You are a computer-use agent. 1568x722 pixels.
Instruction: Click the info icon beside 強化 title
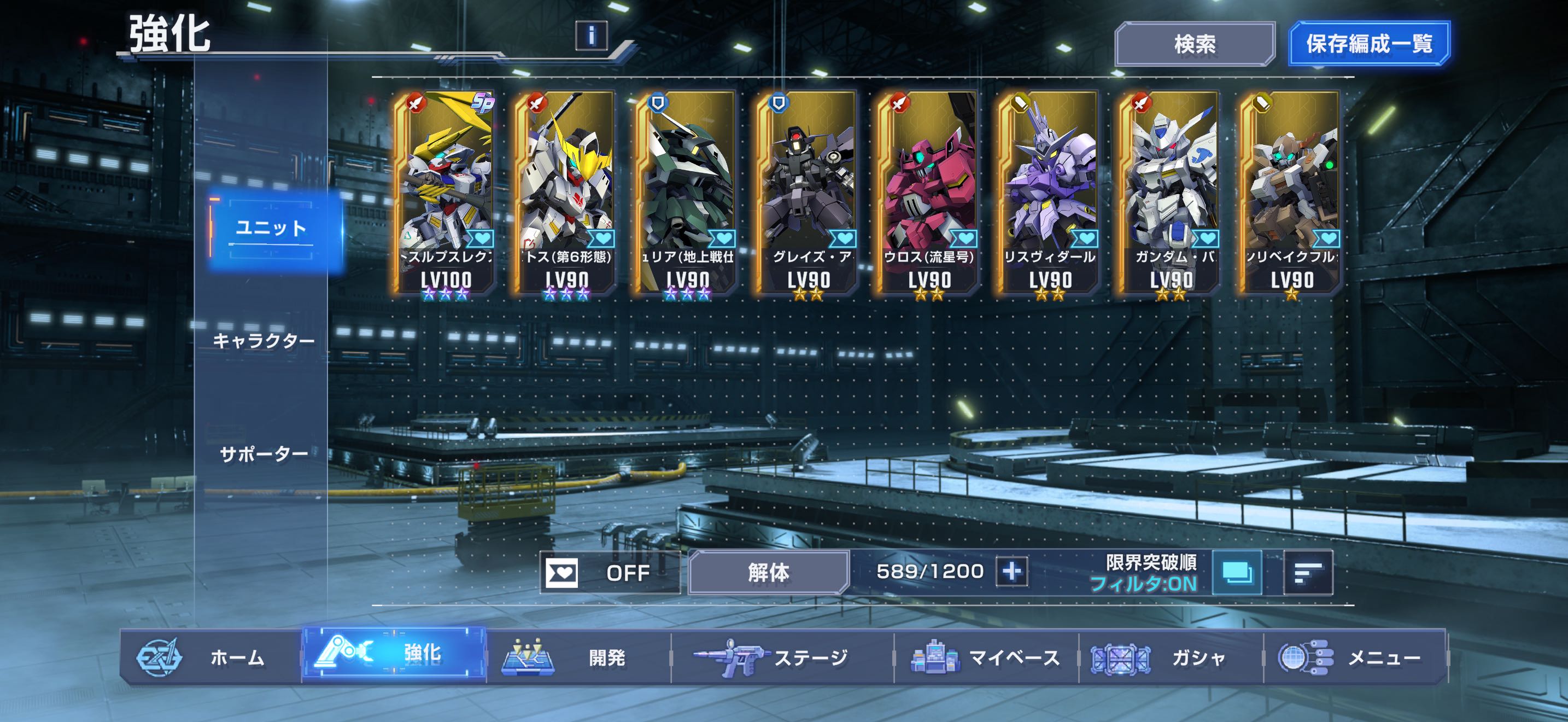point(591,36)
